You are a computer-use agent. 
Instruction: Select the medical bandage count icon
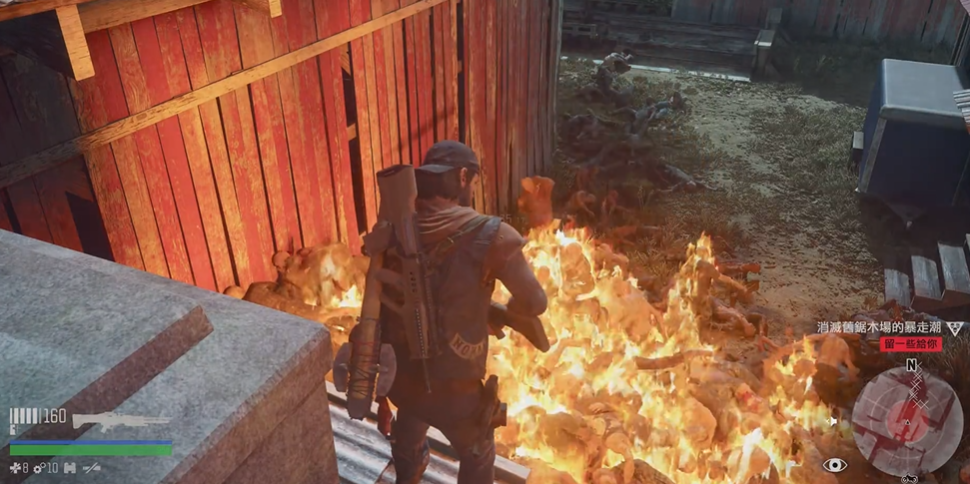coord(15,467)
